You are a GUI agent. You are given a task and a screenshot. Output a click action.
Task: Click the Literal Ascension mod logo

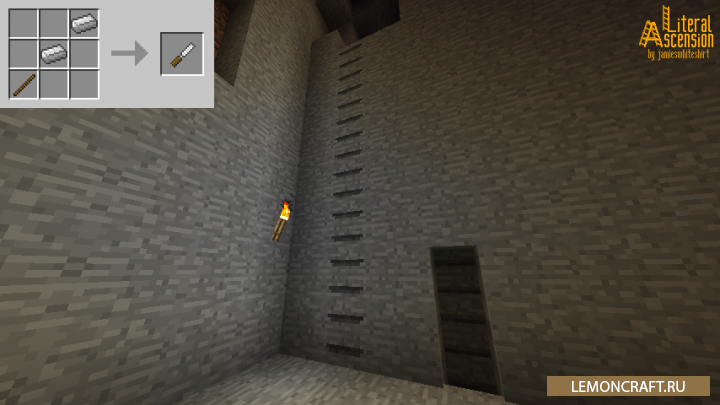[x=676, y=34]
